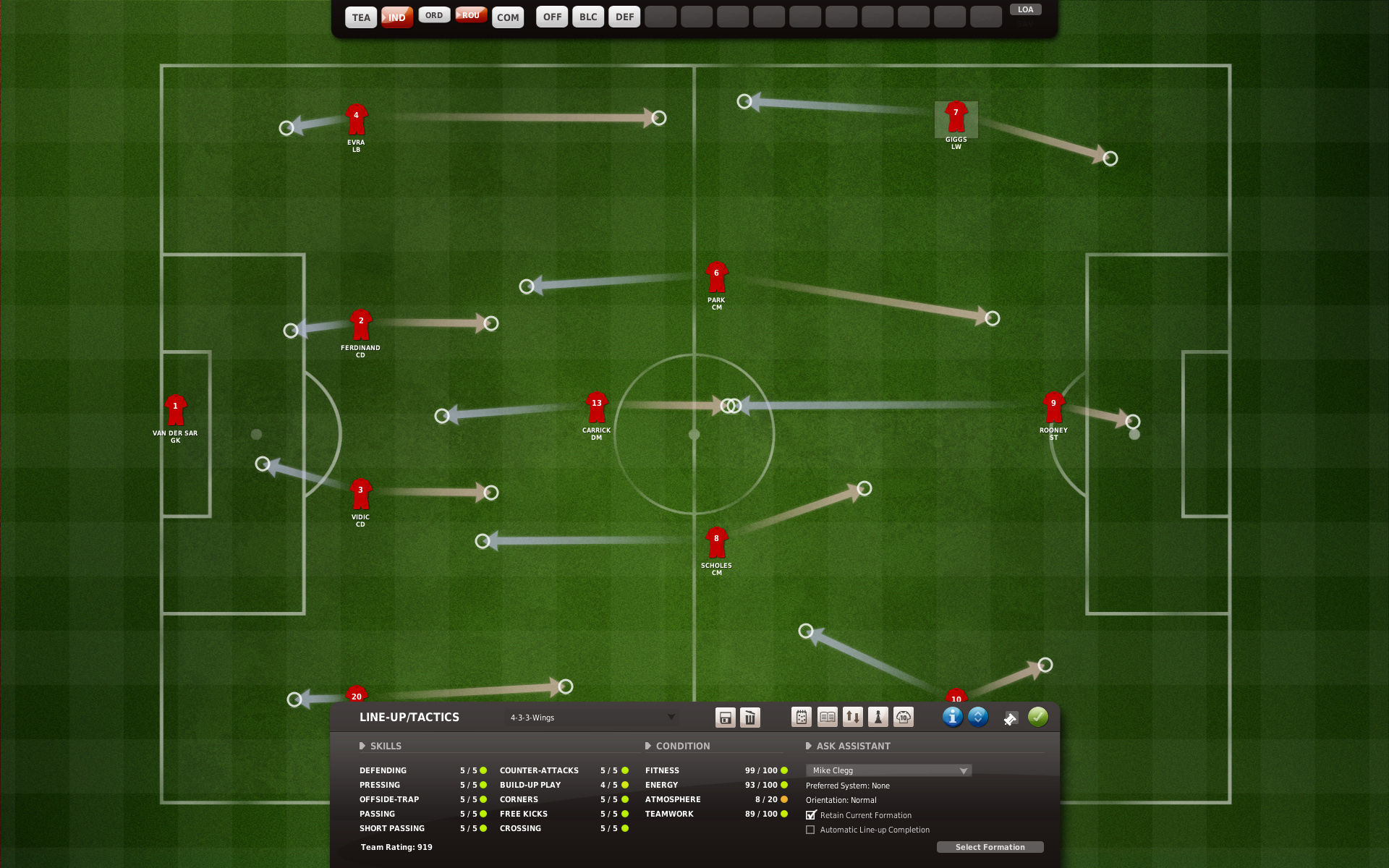The image size is (1389, 868).
Task: Select the save lineup floppy disk icon
Action: click(723, 717)
